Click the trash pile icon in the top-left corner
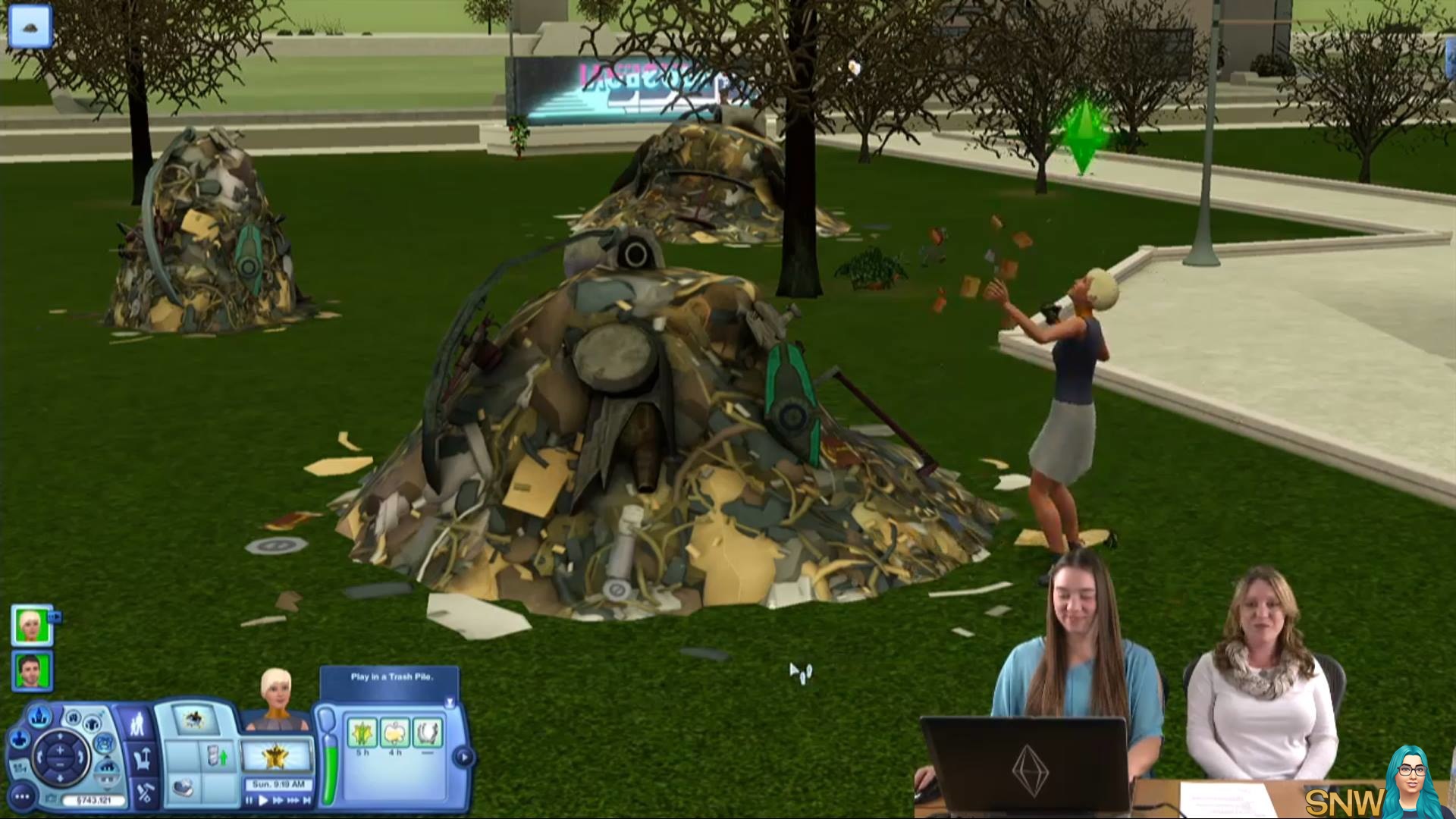This screenshot has width=1456, height=819. click(x=30, y=27)
